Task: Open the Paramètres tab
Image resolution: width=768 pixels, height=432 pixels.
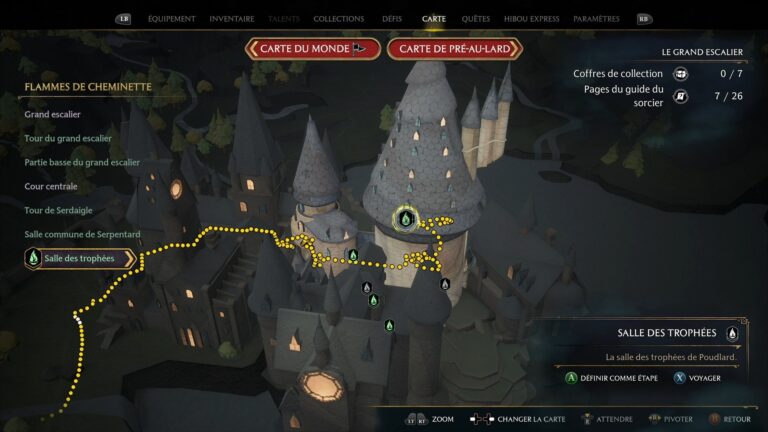Action: pyautogui.click(x=596, y=19)
